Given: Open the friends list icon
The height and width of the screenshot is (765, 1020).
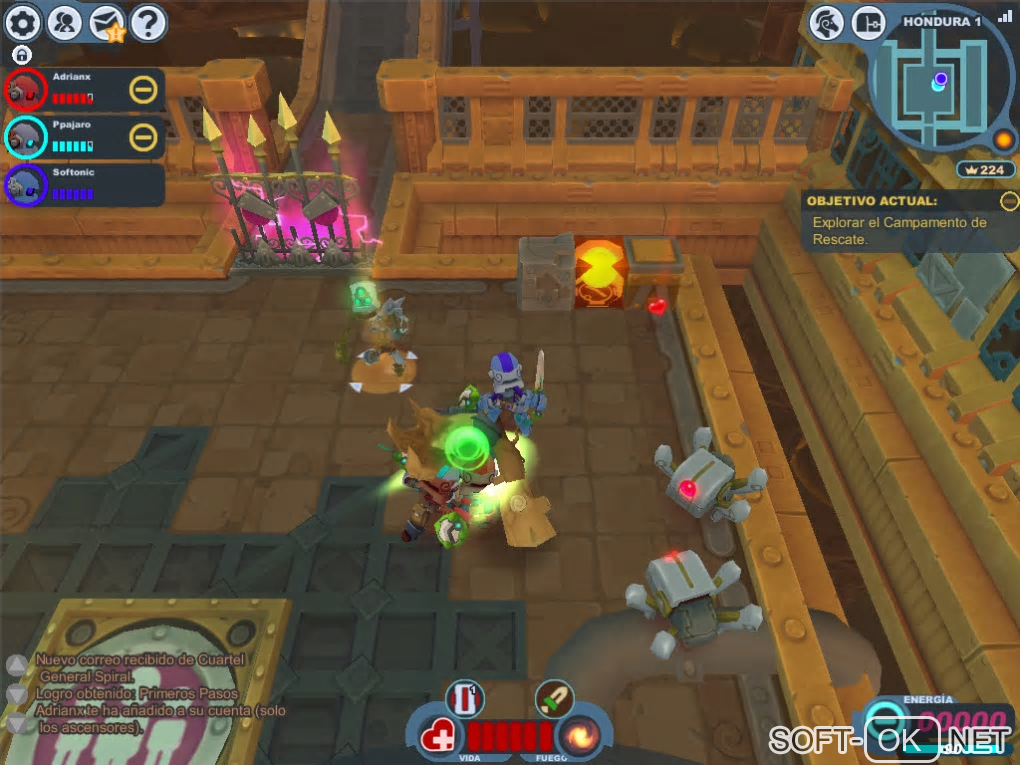Looking at the screenshot, I should [x=65, y=22].
